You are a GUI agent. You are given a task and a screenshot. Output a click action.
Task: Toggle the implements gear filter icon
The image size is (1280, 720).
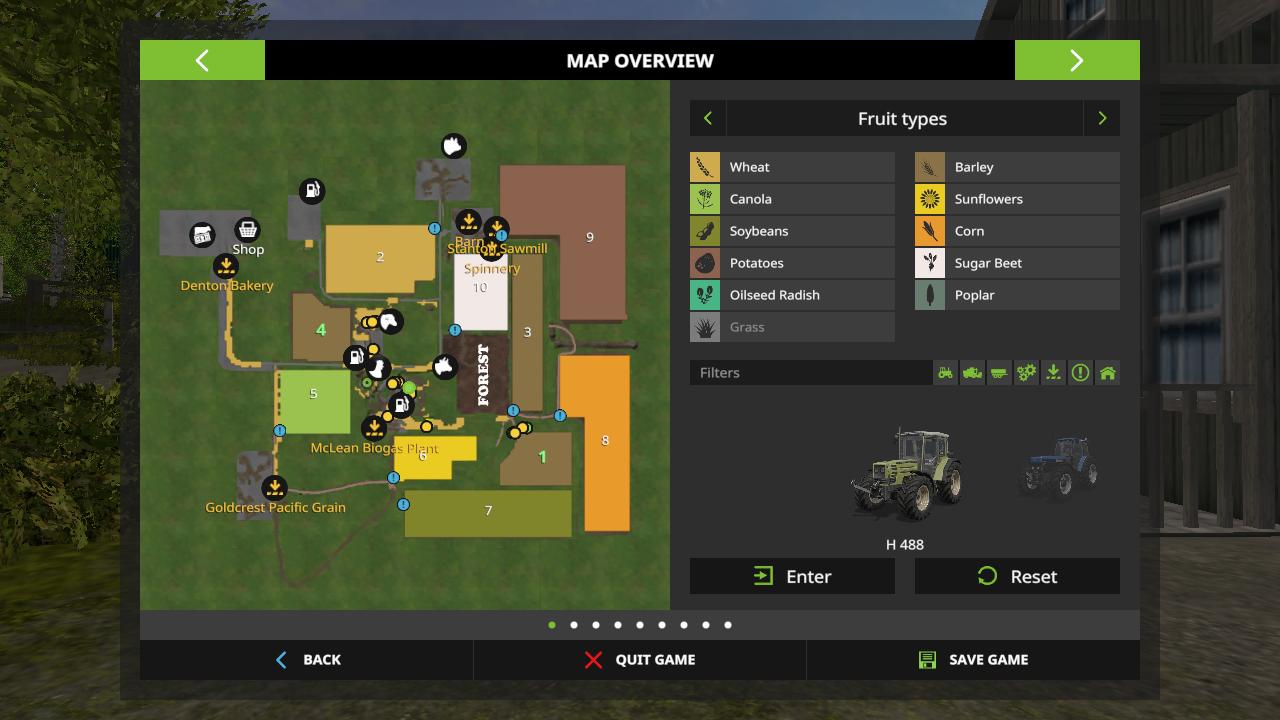(x=1026, y=372)
